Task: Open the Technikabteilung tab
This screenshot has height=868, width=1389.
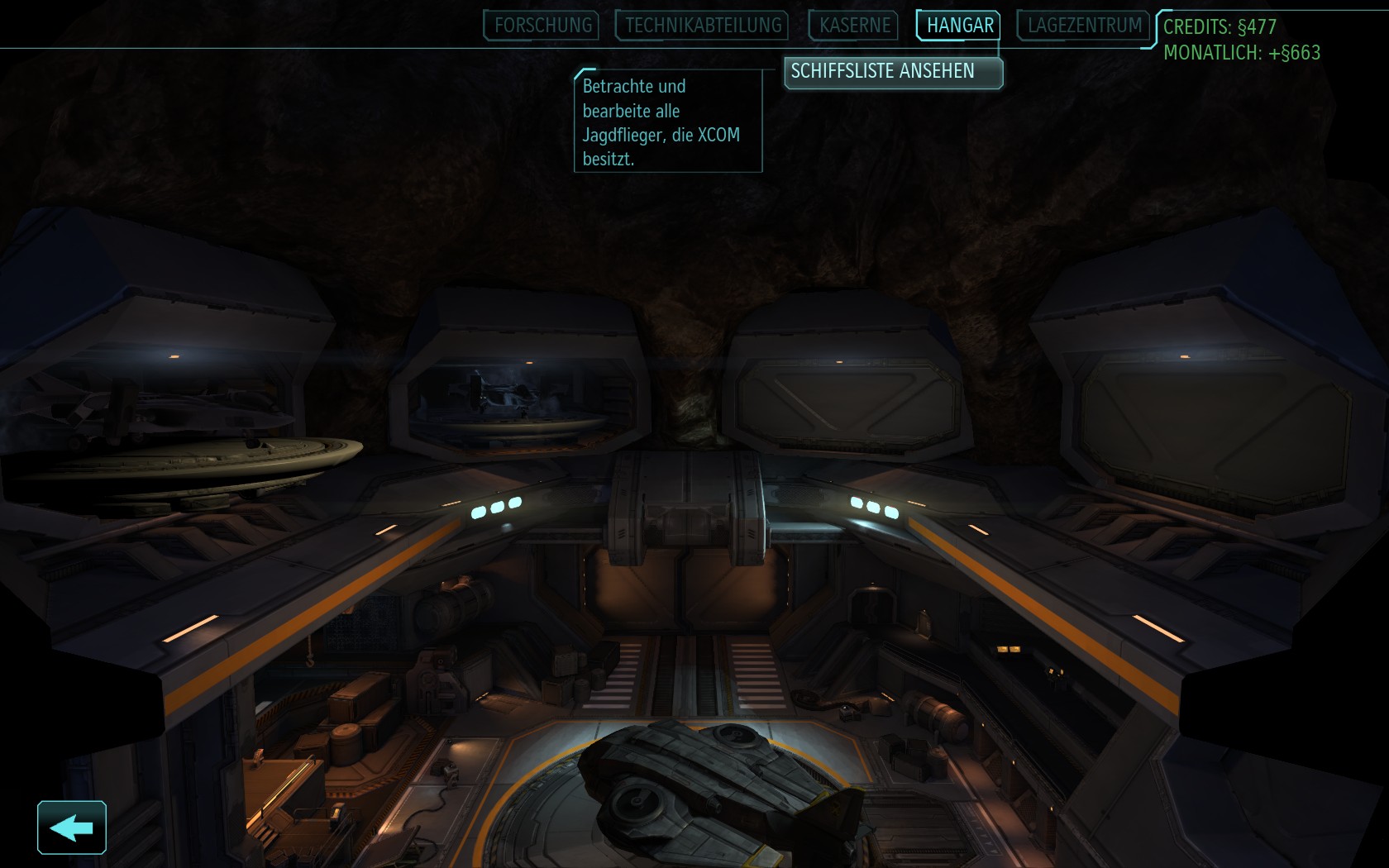Action: 703,26
